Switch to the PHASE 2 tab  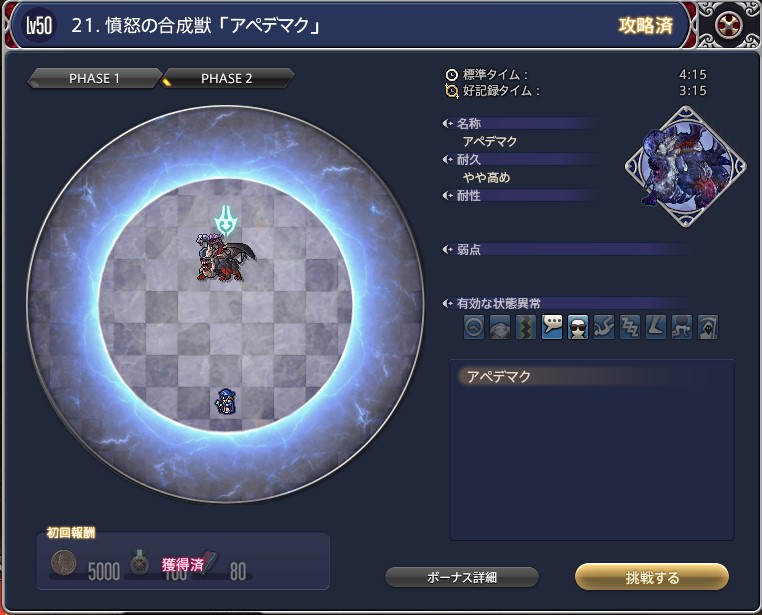(x=228, y=79)
